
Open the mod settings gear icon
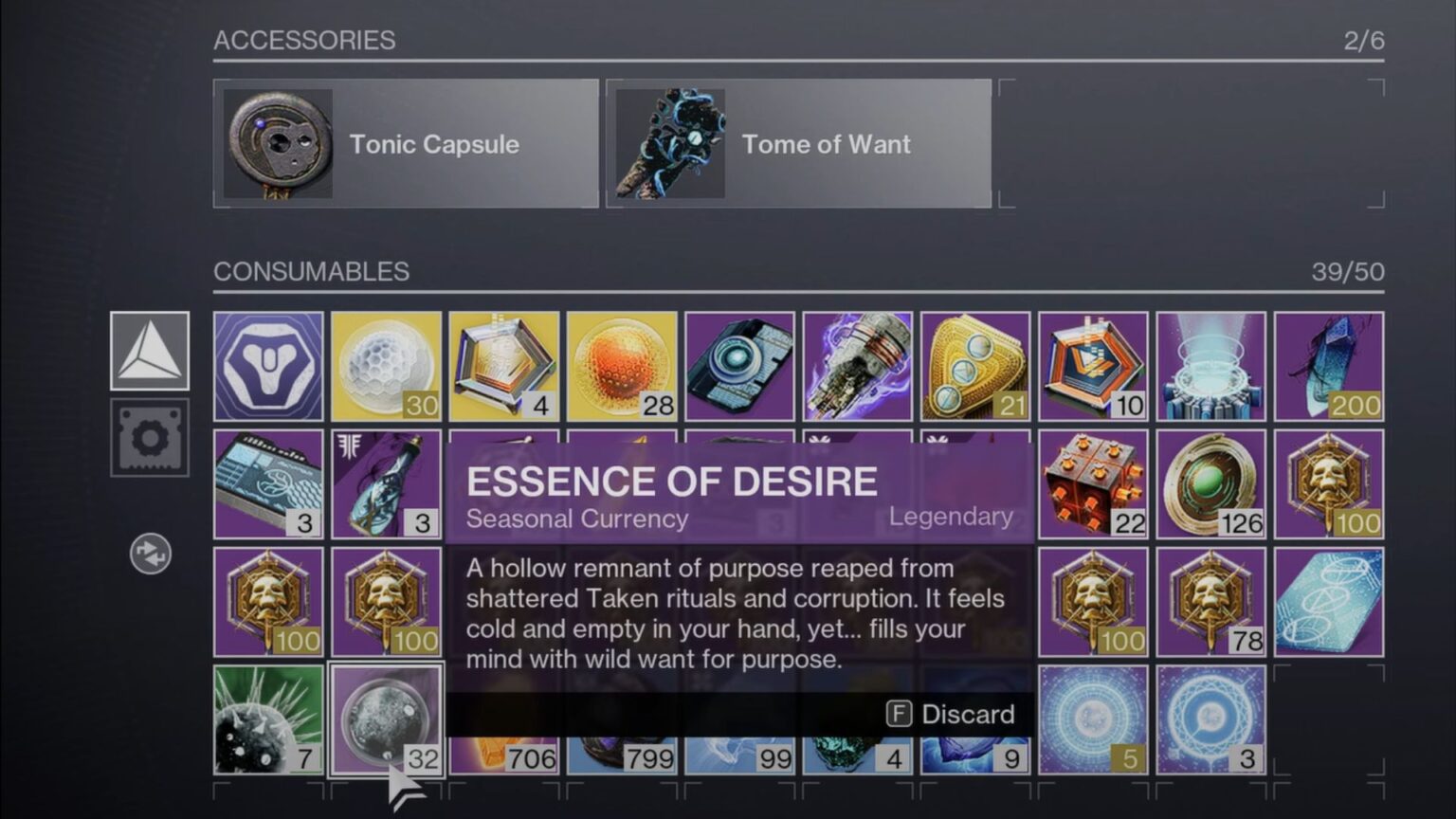click(150, 438)
